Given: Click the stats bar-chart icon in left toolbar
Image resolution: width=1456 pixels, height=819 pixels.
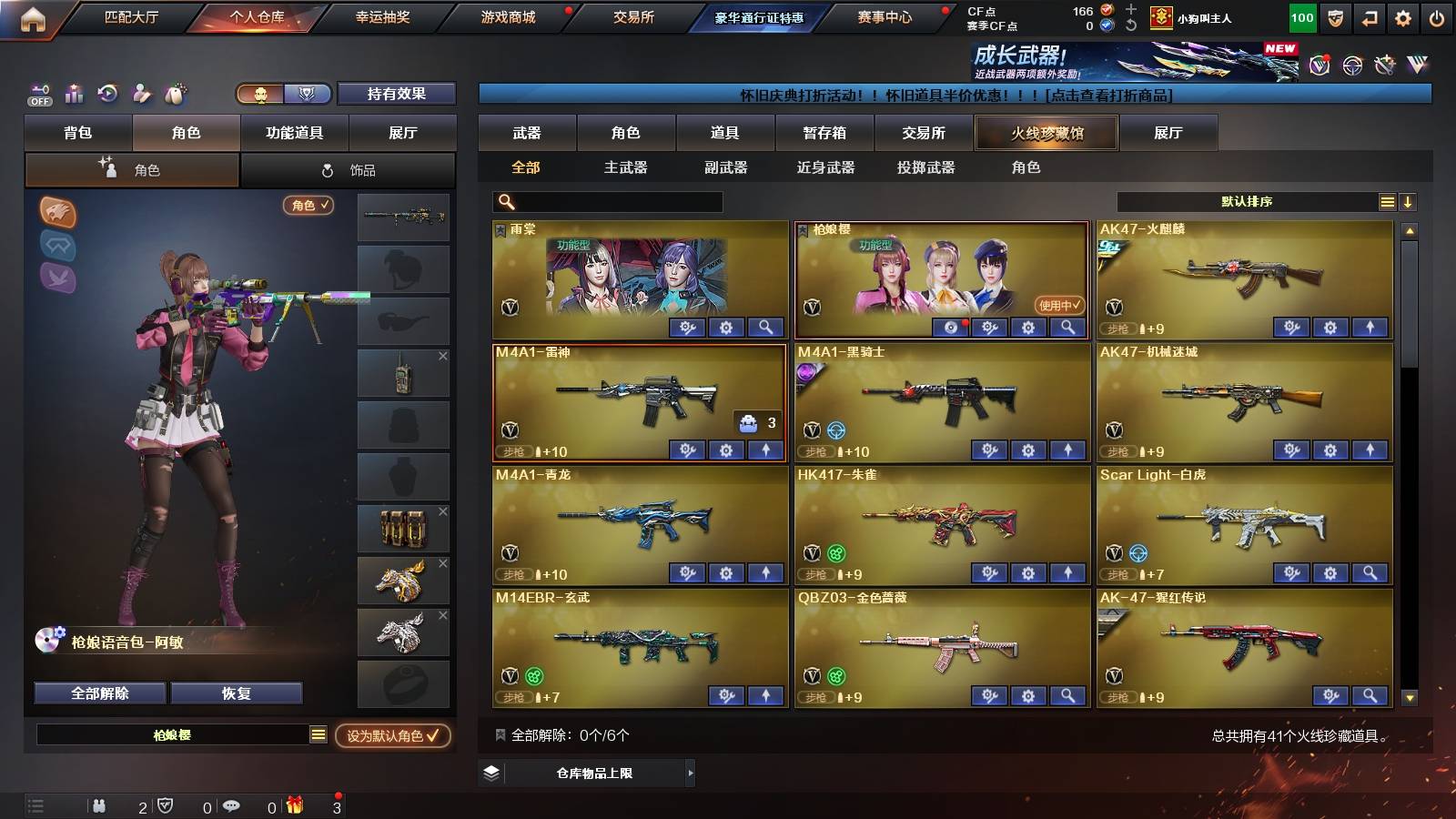Looking at the screenshot, I should (74, 93).
